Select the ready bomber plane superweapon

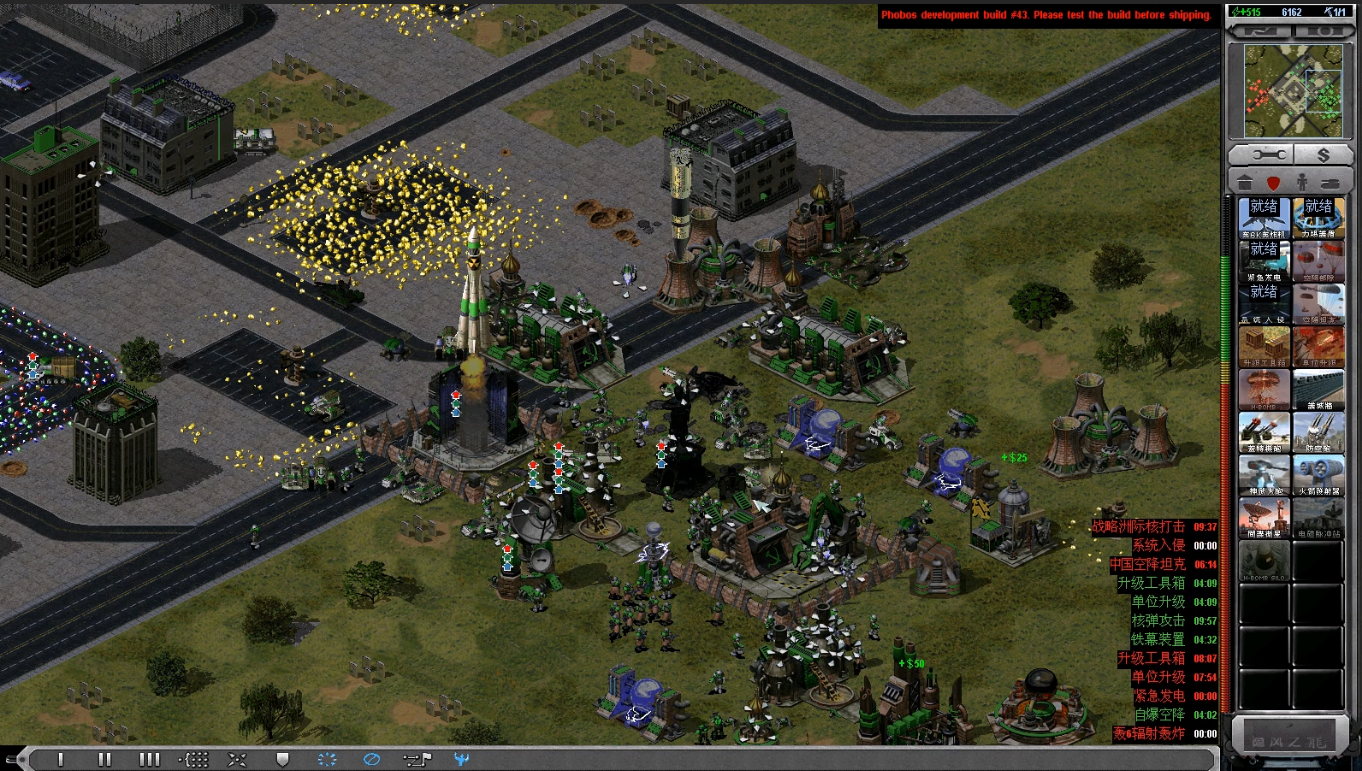click(1264, 217)
